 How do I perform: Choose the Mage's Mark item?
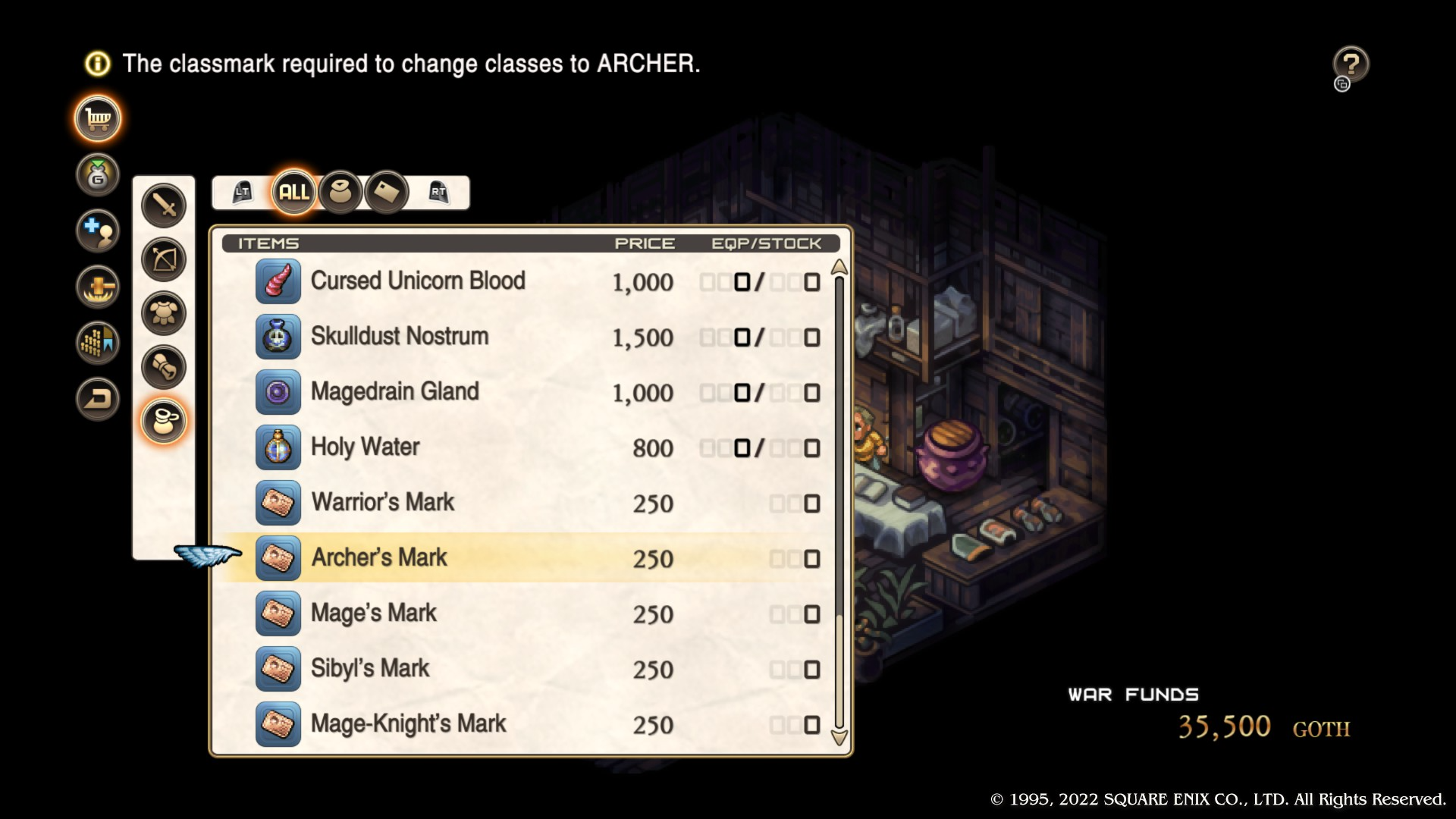click(373, 613)
